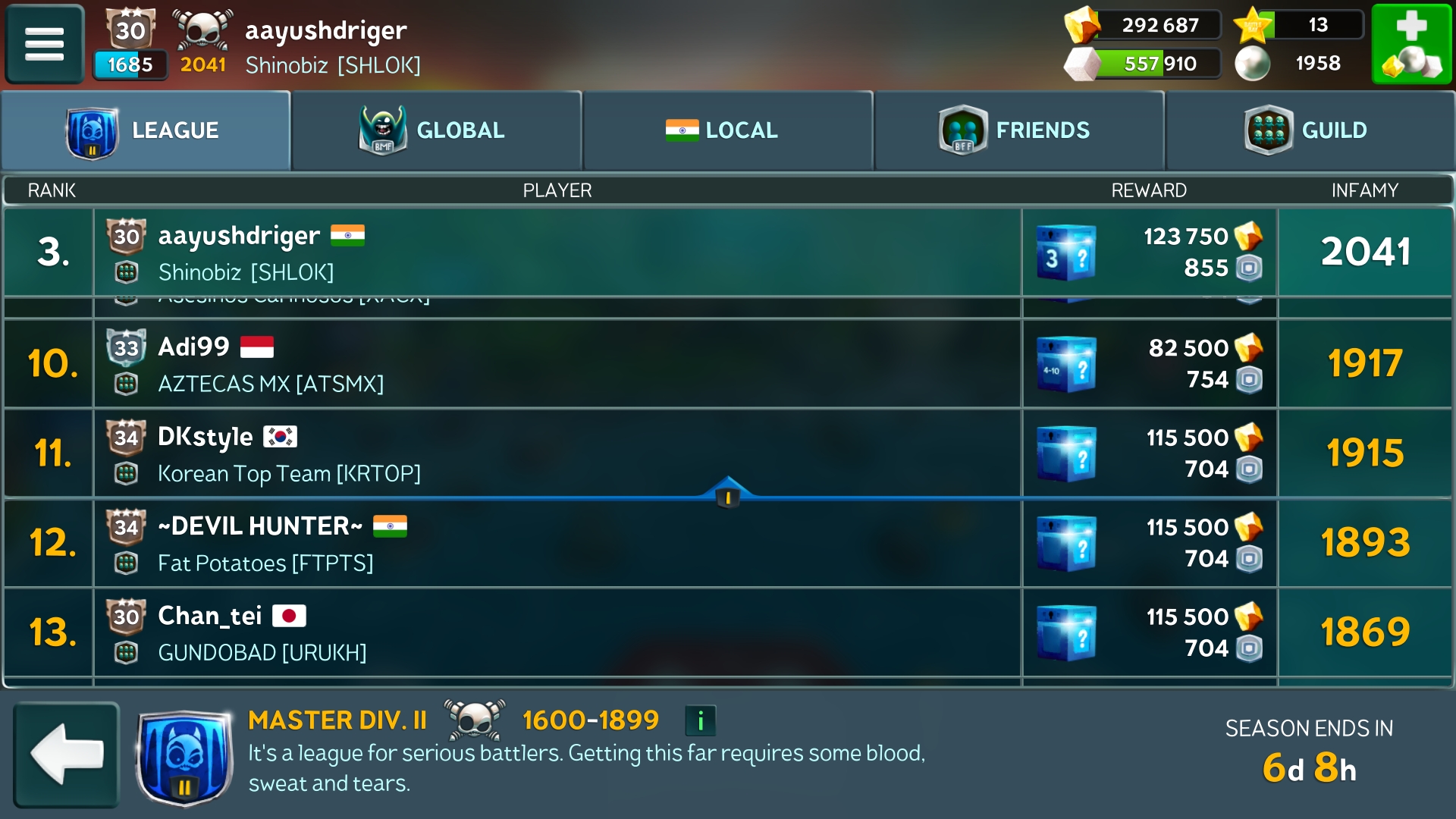1456x819 pixels.
Task: Open the profile skull infamy icon
Action: [x=202, y=30]
